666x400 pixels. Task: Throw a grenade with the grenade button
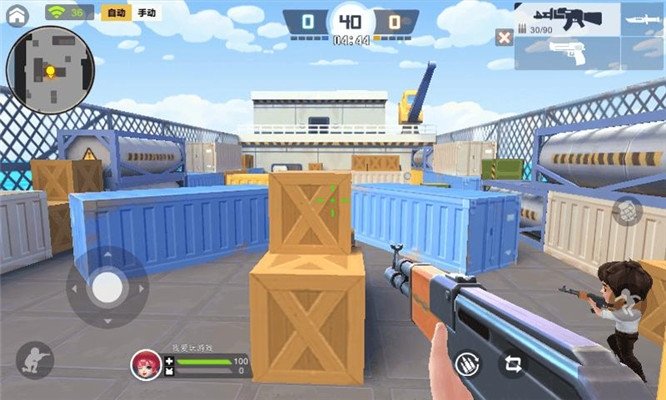627,212
